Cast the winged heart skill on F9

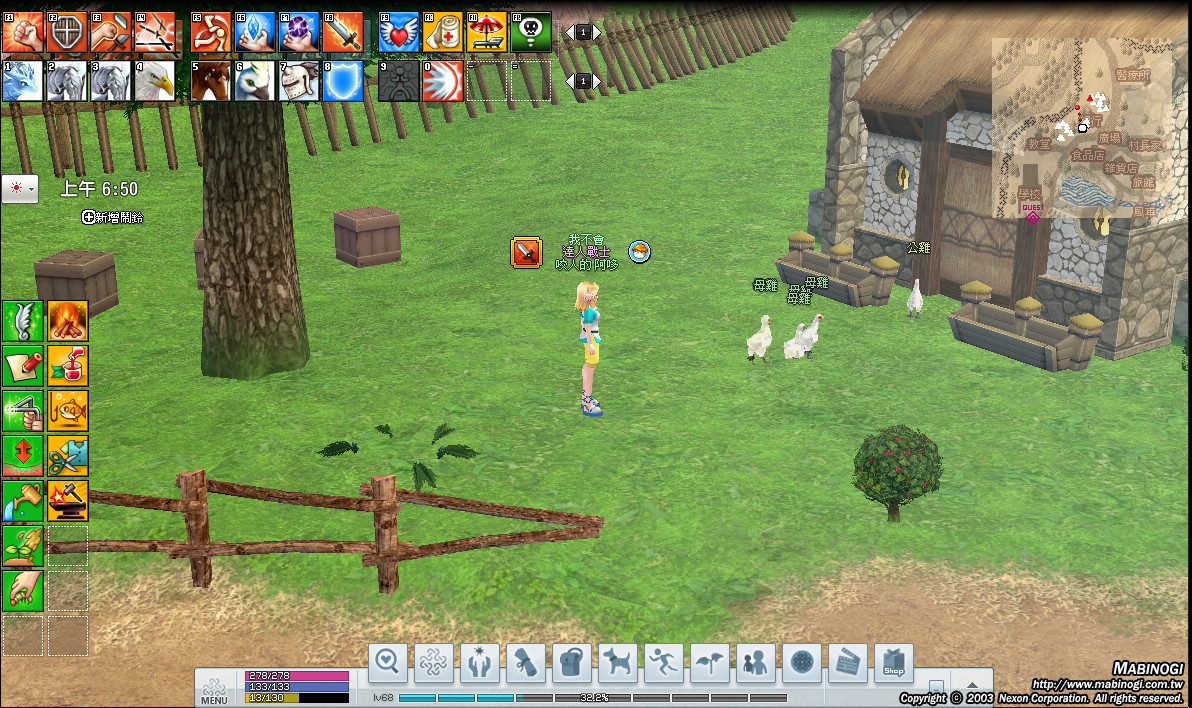[399, 32]
